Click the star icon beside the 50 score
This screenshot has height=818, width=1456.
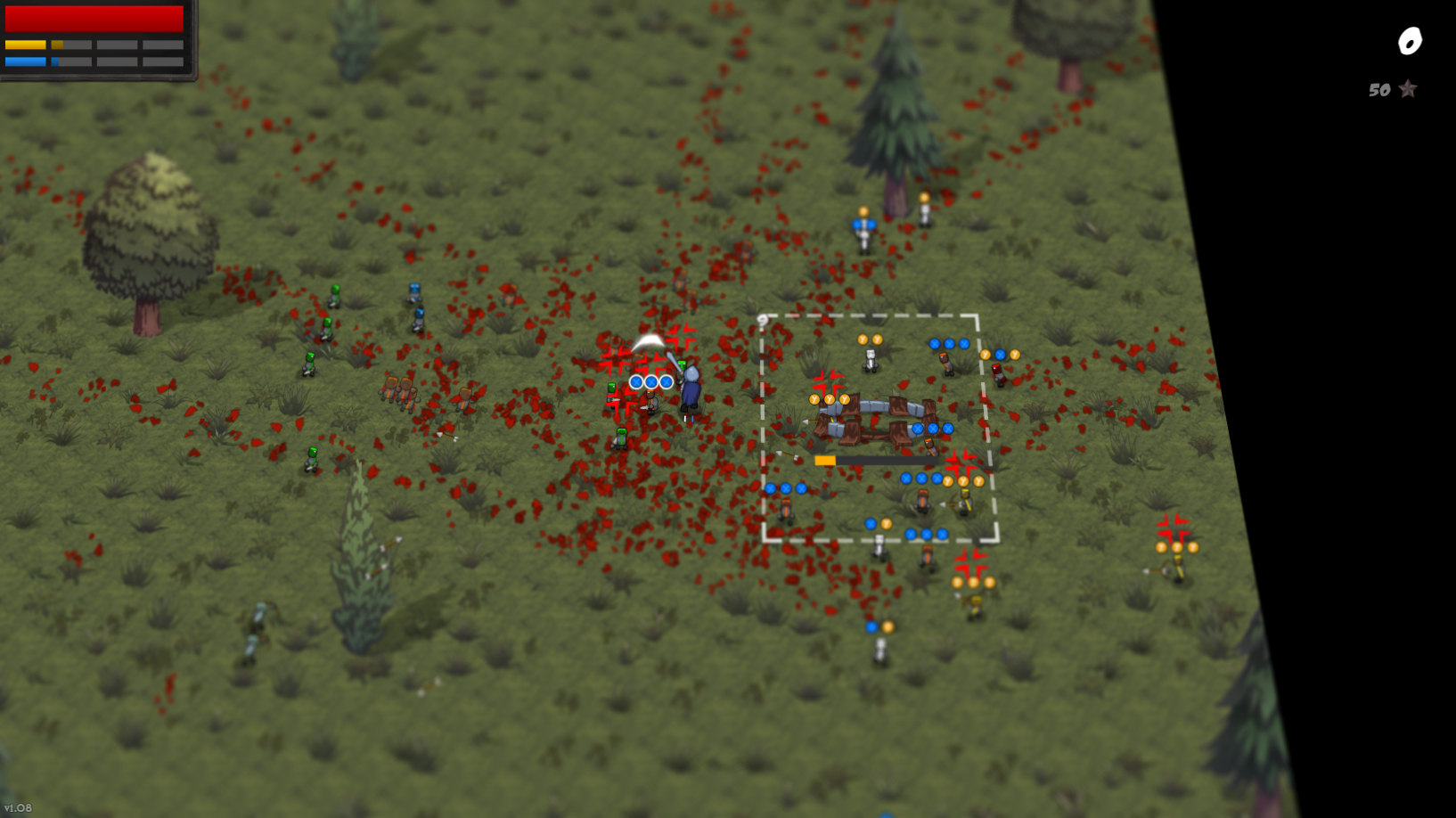1408,89
